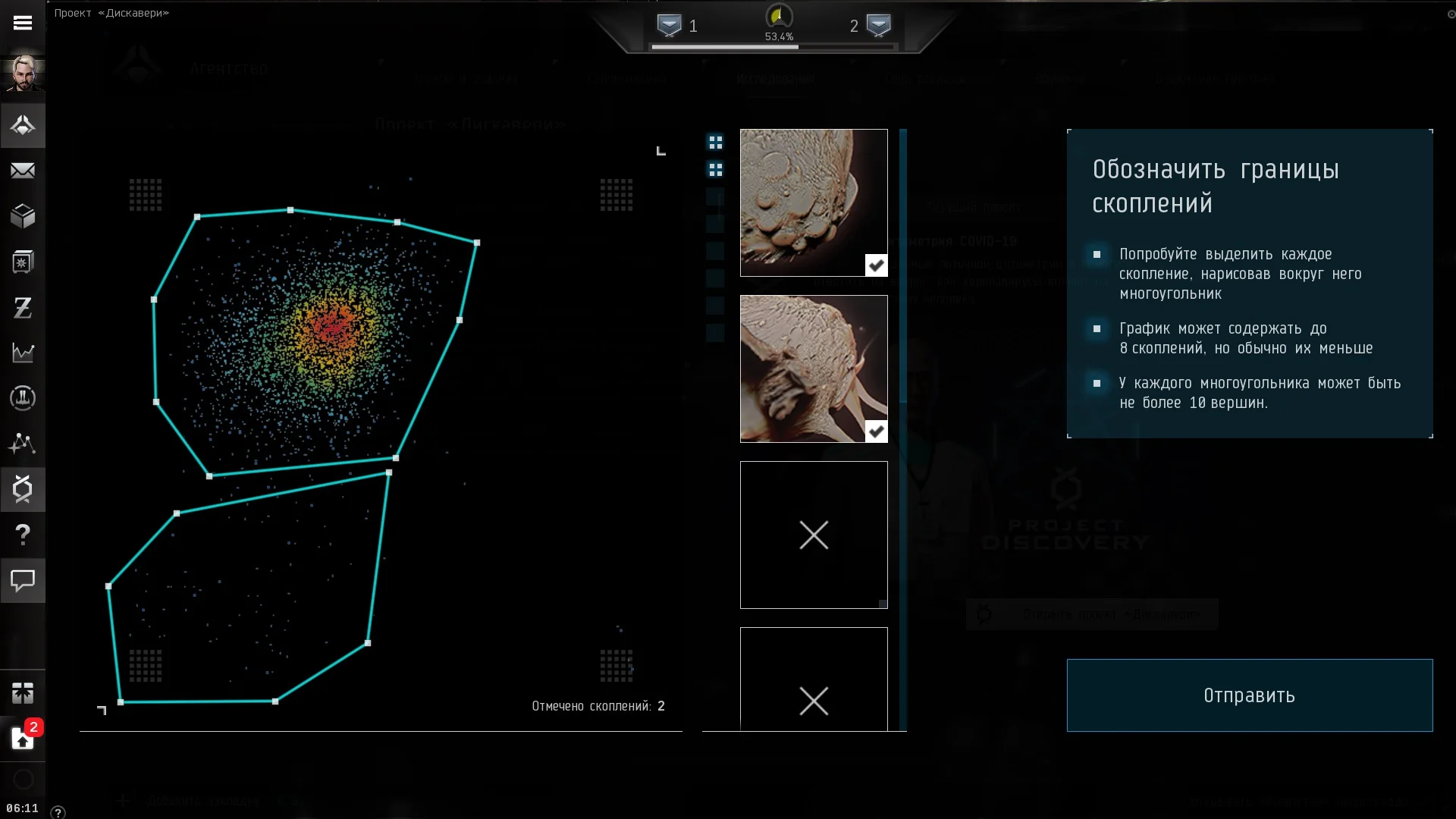The height and width of the screenshot is (819, 1456).
Task: Select the second checked sample thumbnail
Action: pos(814,369)
